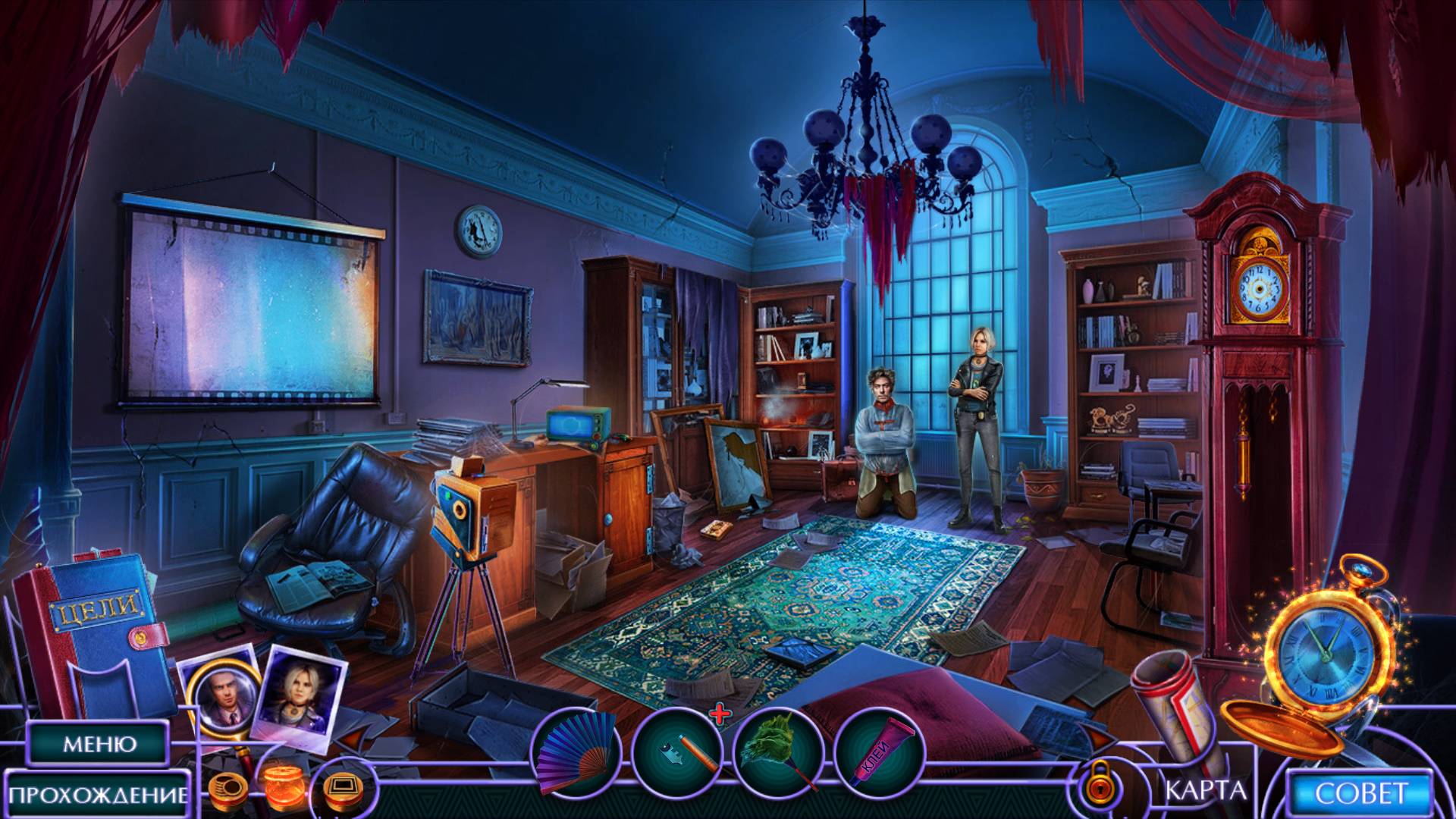
Task: Open the МЕНЮ button
Action: click(99, 744)
